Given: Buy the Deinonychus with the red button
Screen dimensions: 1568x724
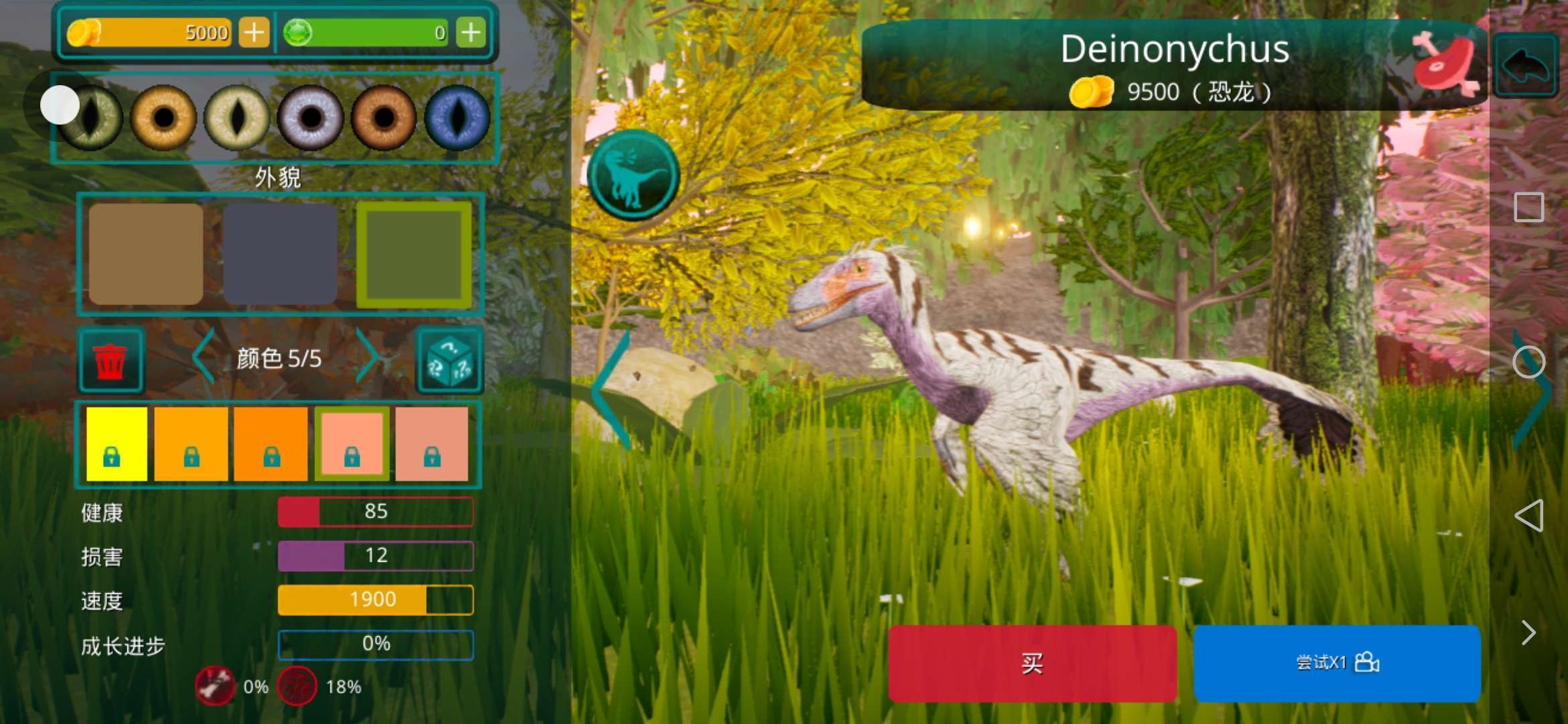Looking at the screenshot, I should coord(1032,663).
